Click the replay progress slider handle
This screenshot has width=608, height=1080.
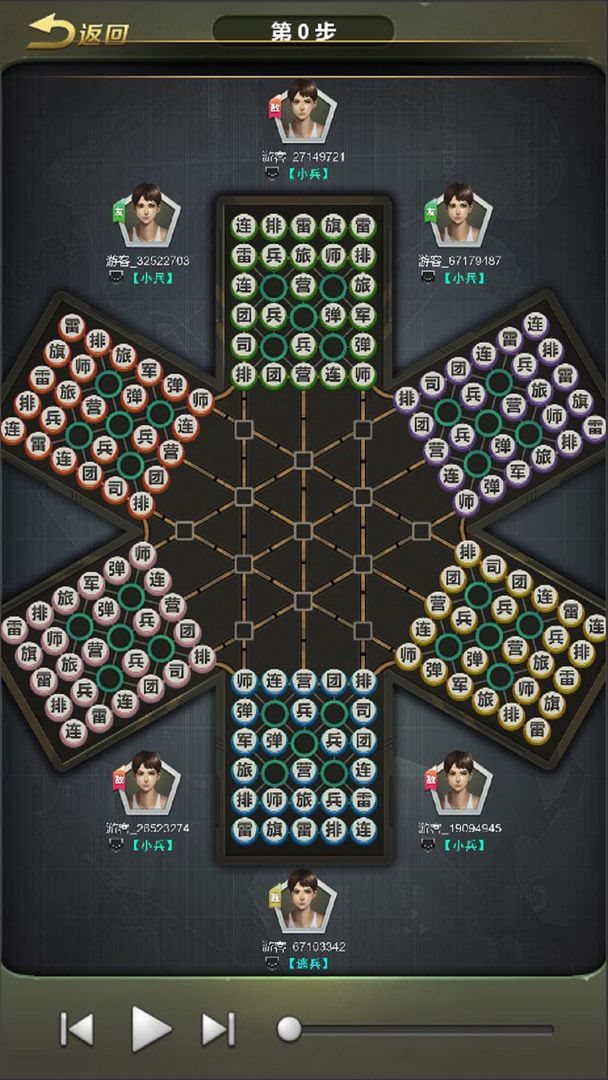(289, 1028)
